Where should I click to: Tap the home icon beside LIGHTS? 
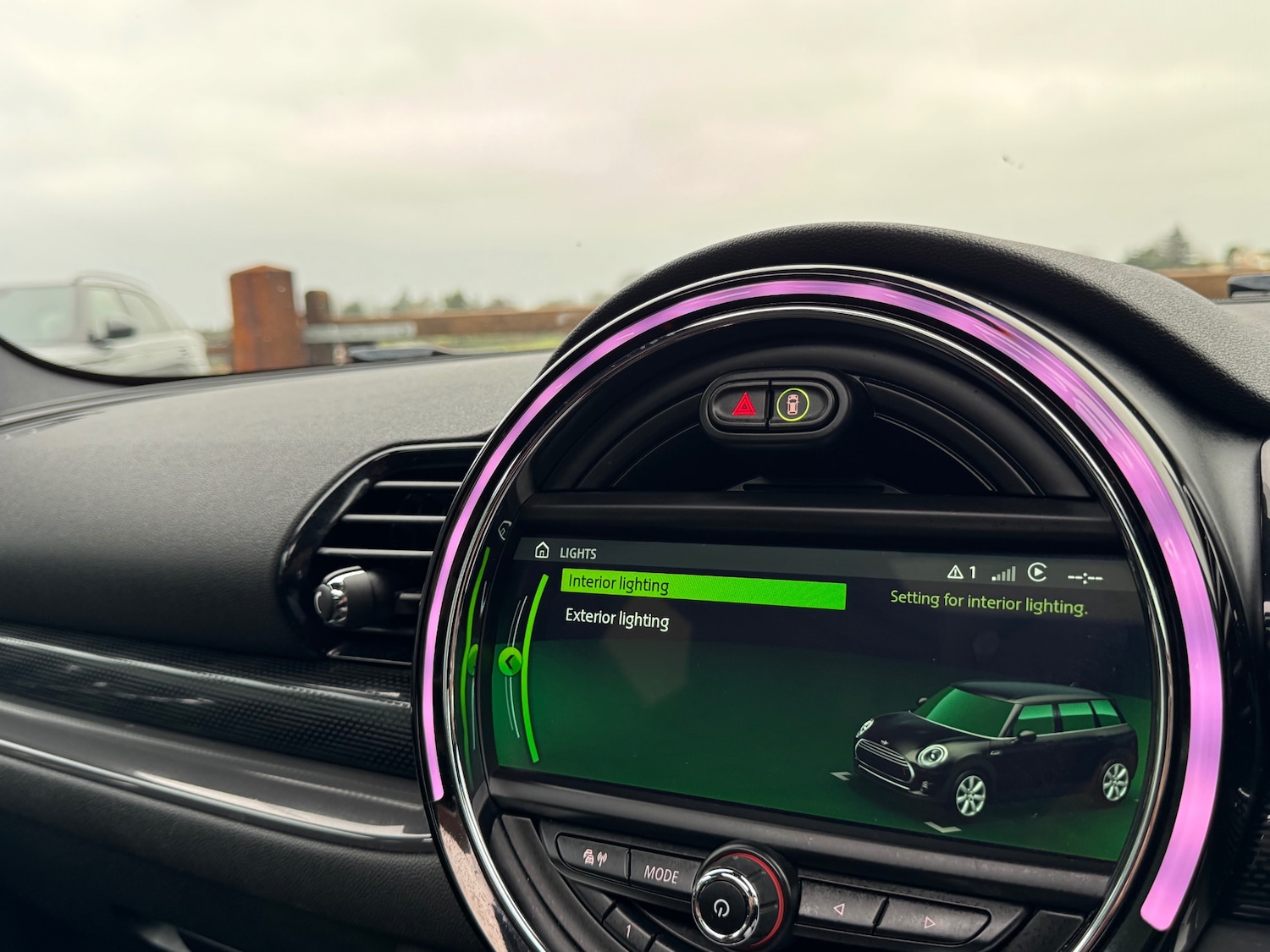542,551
